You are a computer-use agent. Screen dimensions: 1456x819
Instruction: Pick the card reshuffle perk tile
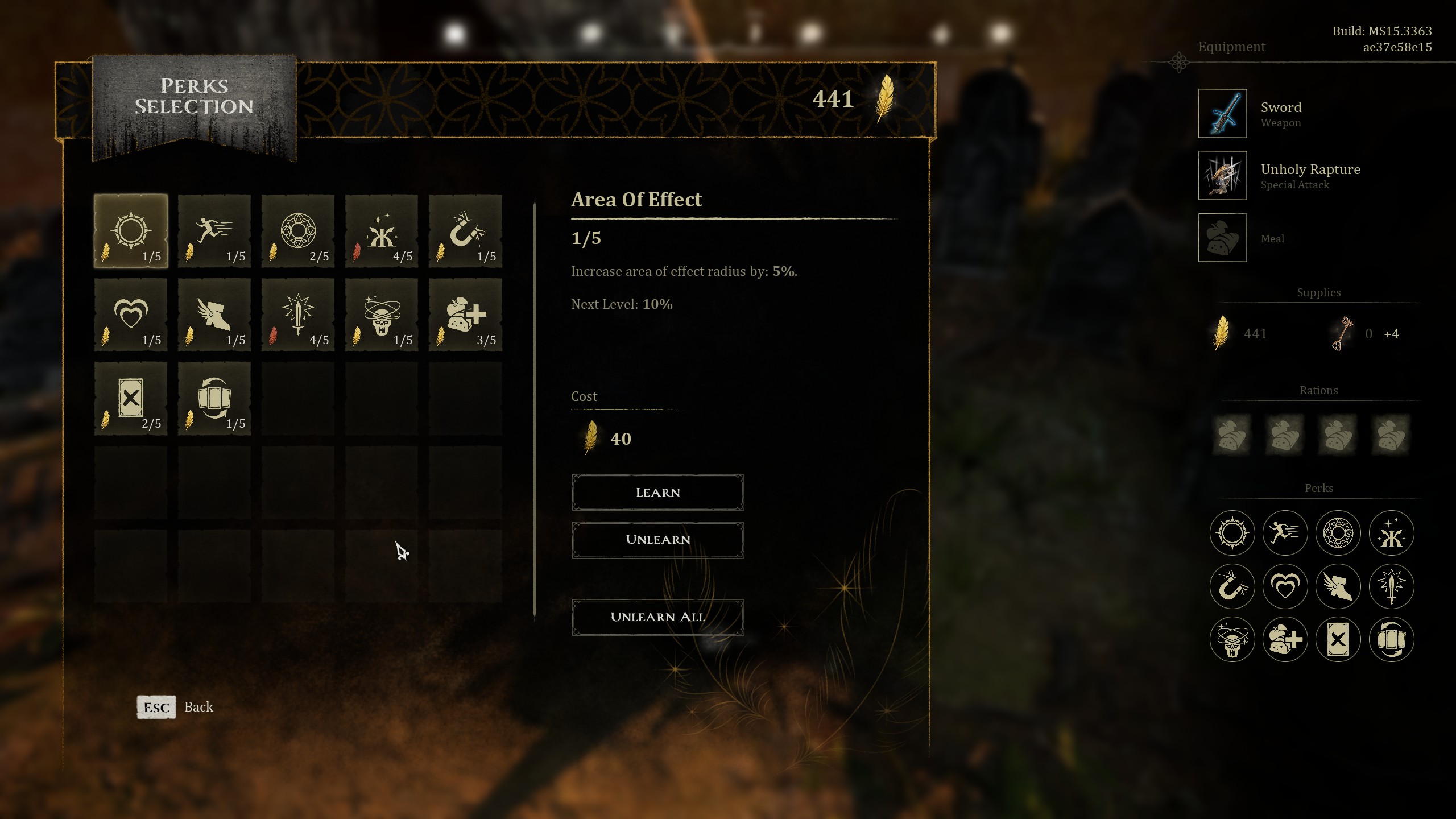coord(214,398)
